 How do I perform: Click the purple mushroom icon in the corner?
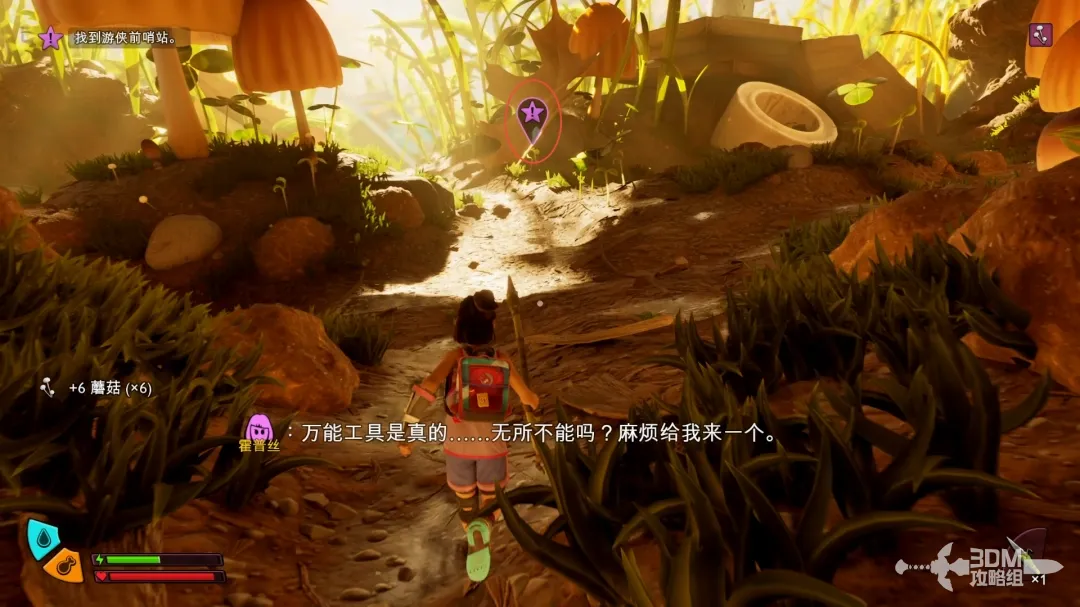pyautogui.click(x=1040, y=35)
